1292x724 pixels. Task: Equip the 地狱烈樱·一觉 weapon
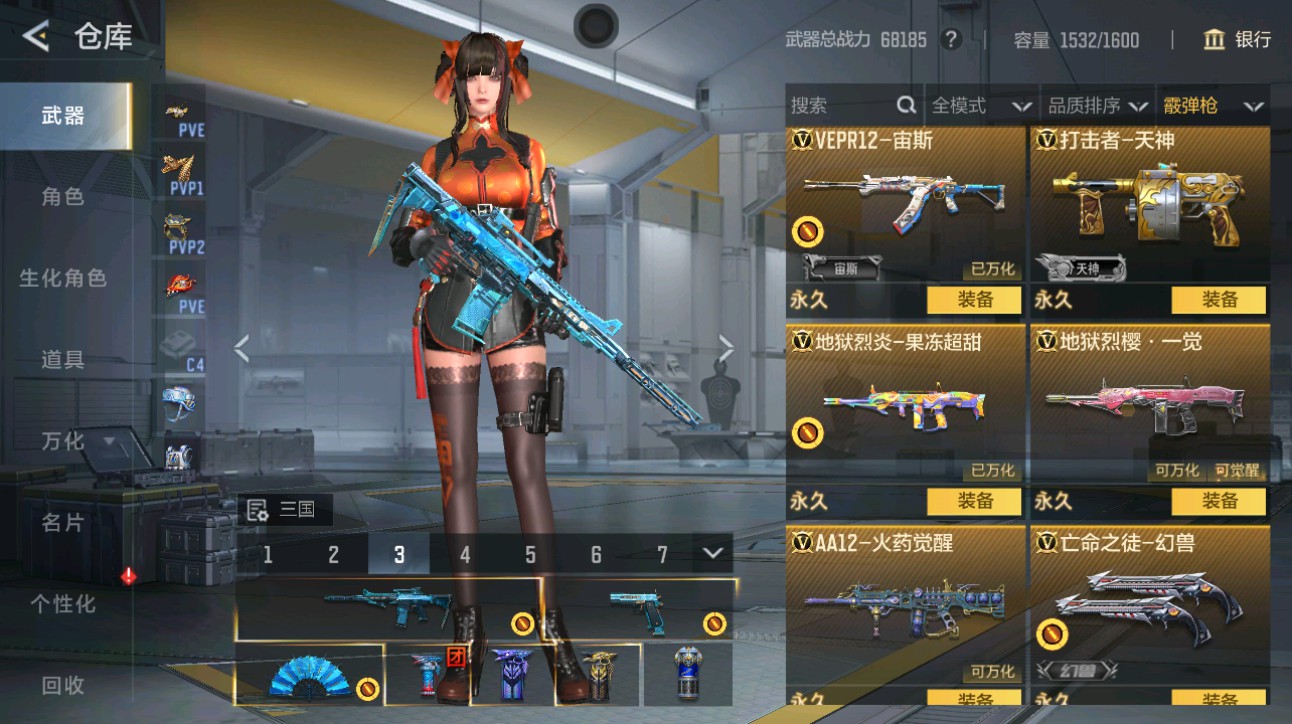[x=1219, y=501]
